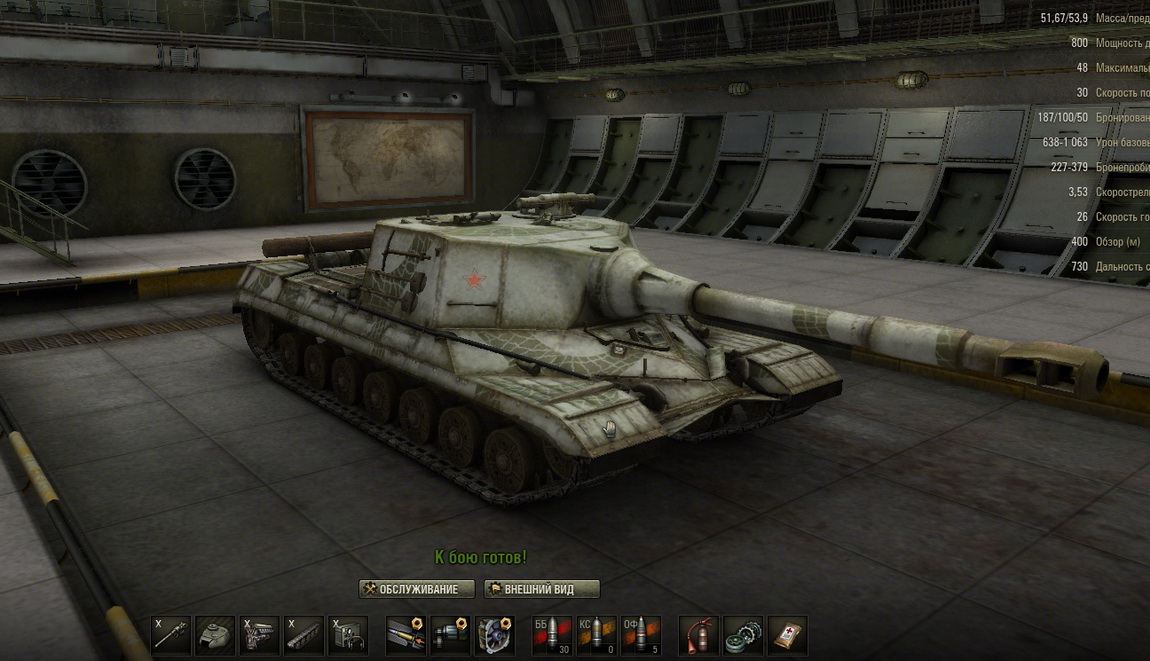This screenshot has height=661, width=1150.
Task: Select the tracks suspension module slot
Action: (x=303, y=636)
